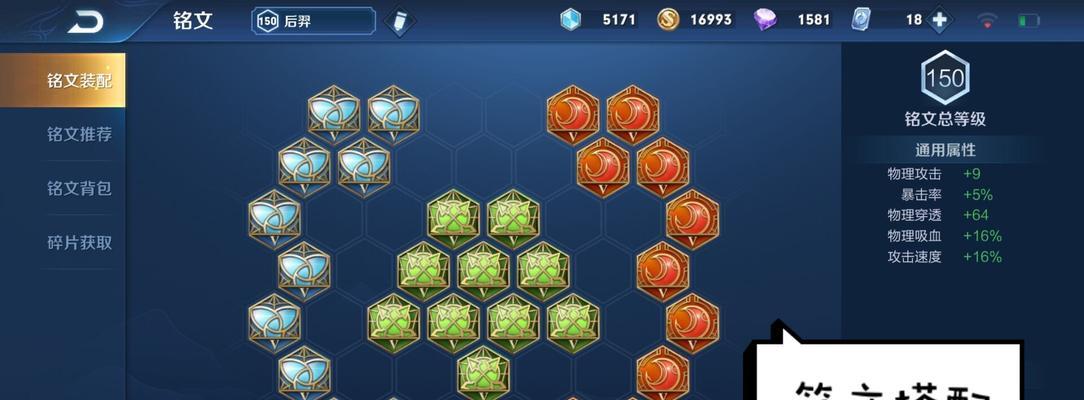Open the 后羿 rune page dropdown
Screen dimensions: 1084x400
click(x=313, y=21)
